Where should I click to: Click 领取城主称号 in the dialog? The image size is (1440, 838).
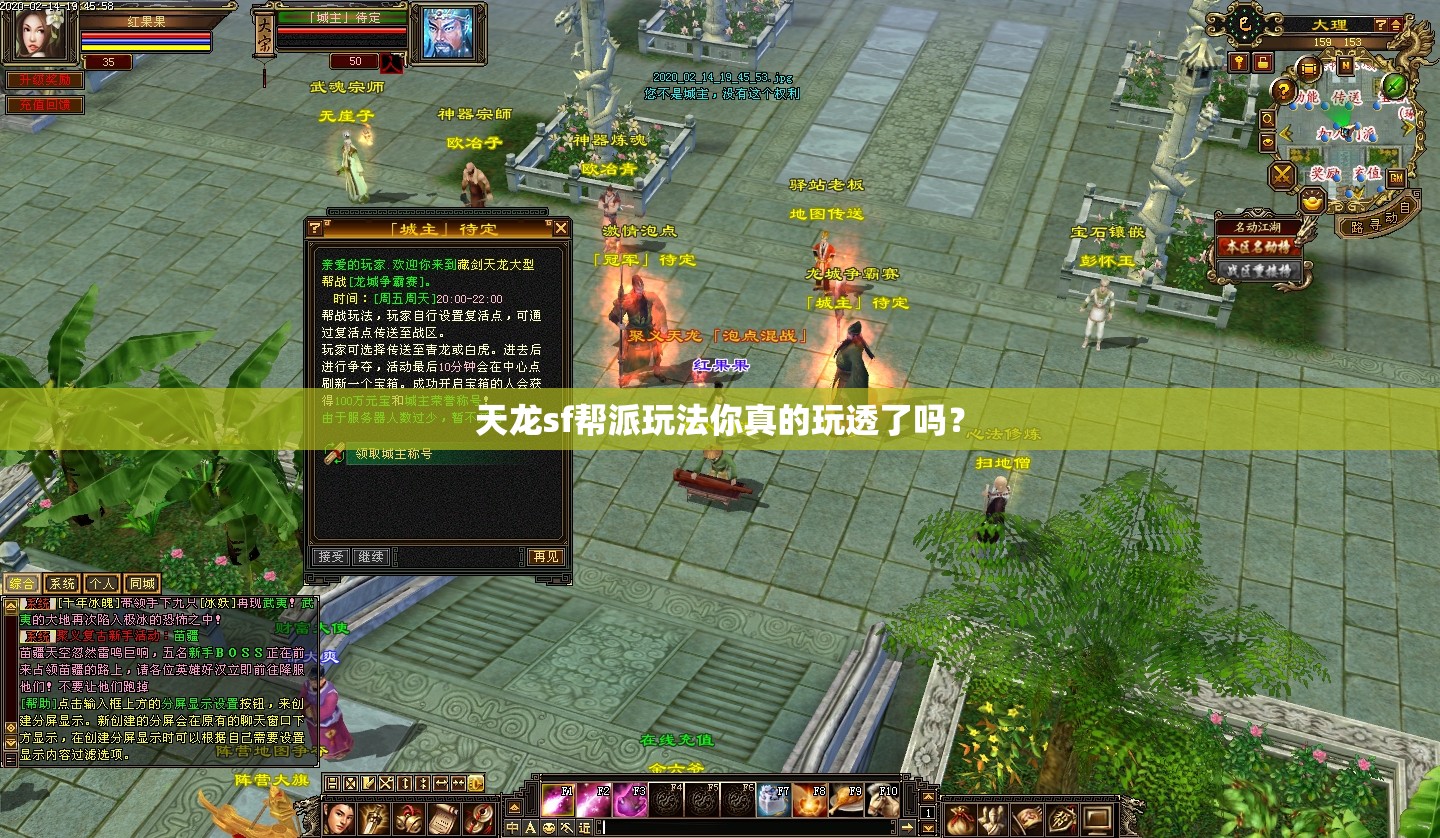coord(392,454)
